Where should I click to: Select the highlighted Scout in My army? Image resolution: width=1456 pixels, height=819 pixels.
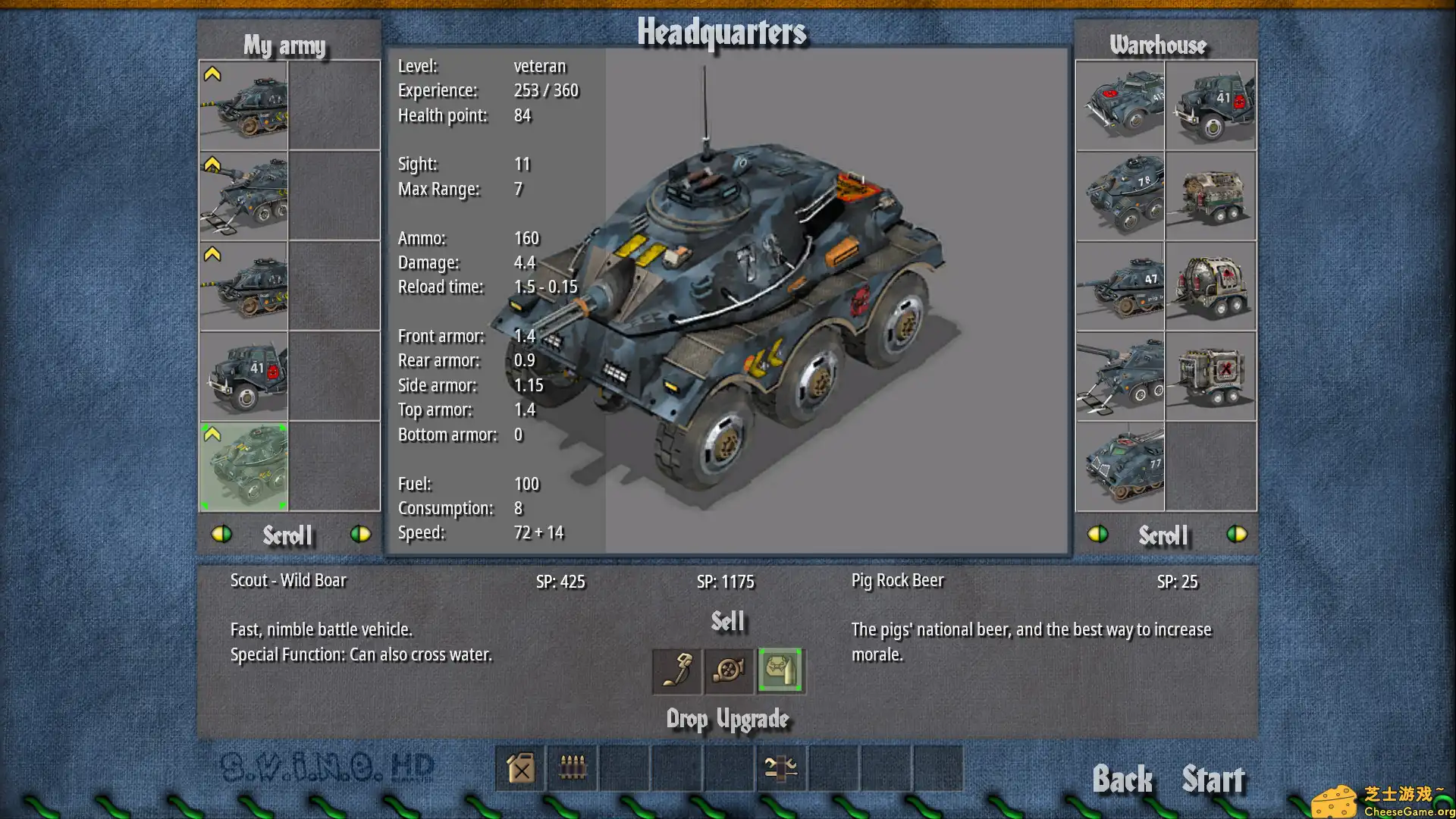click(x=243, y=466)
